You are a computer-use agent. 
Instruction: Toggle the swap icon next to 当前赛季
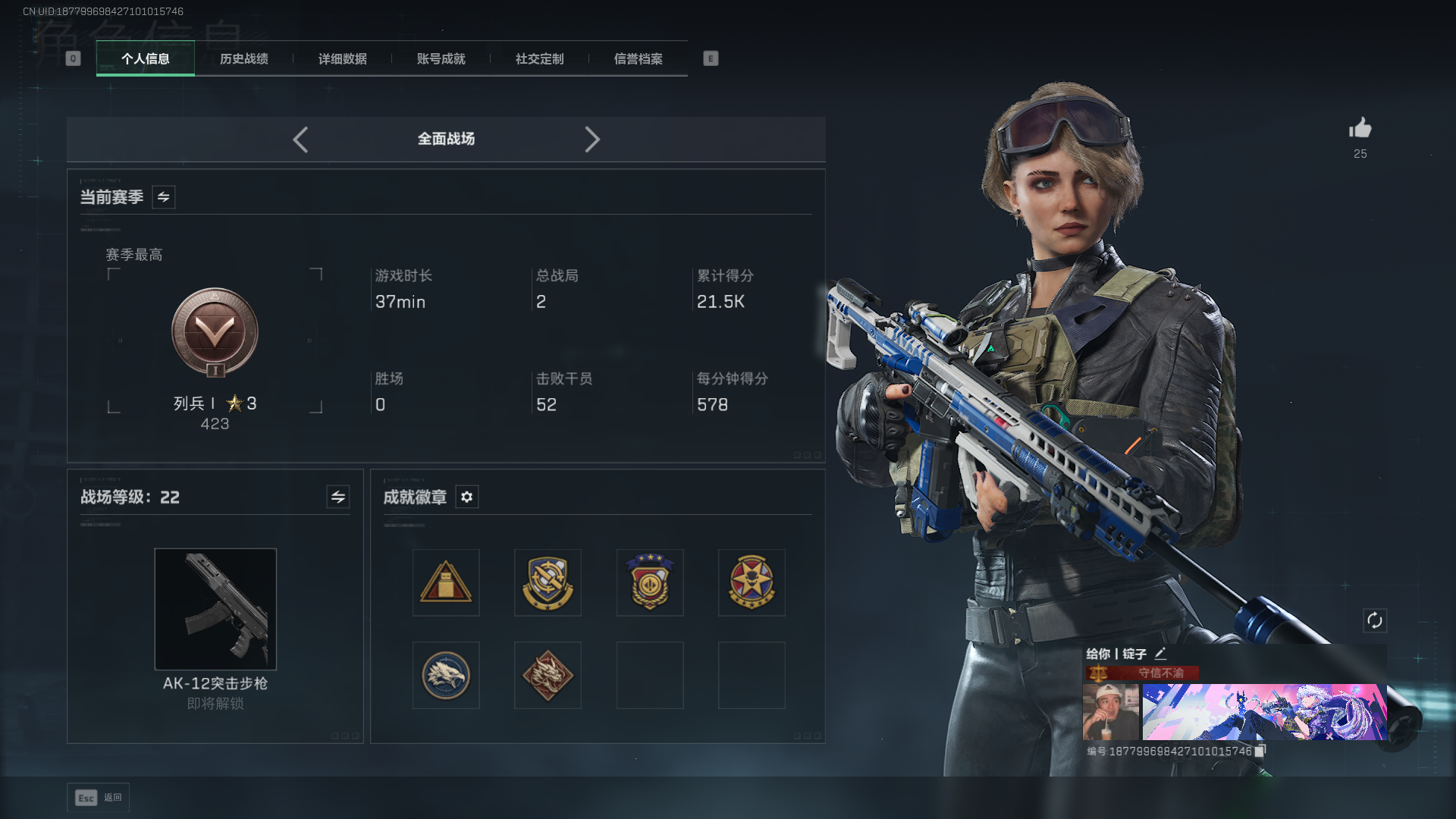[x=164, y=197]
